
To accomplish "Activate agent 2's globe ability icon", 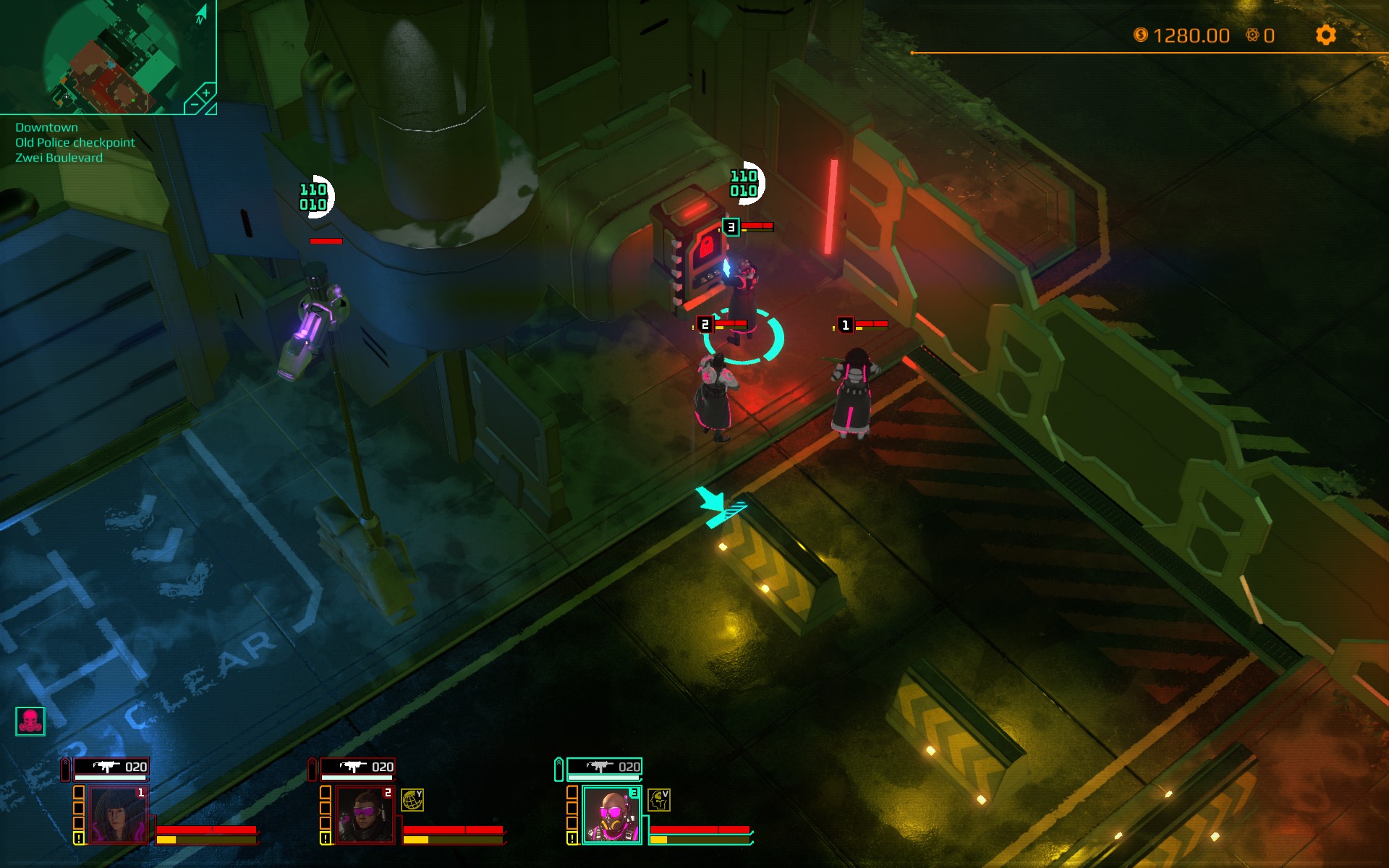I will (412, 799).
